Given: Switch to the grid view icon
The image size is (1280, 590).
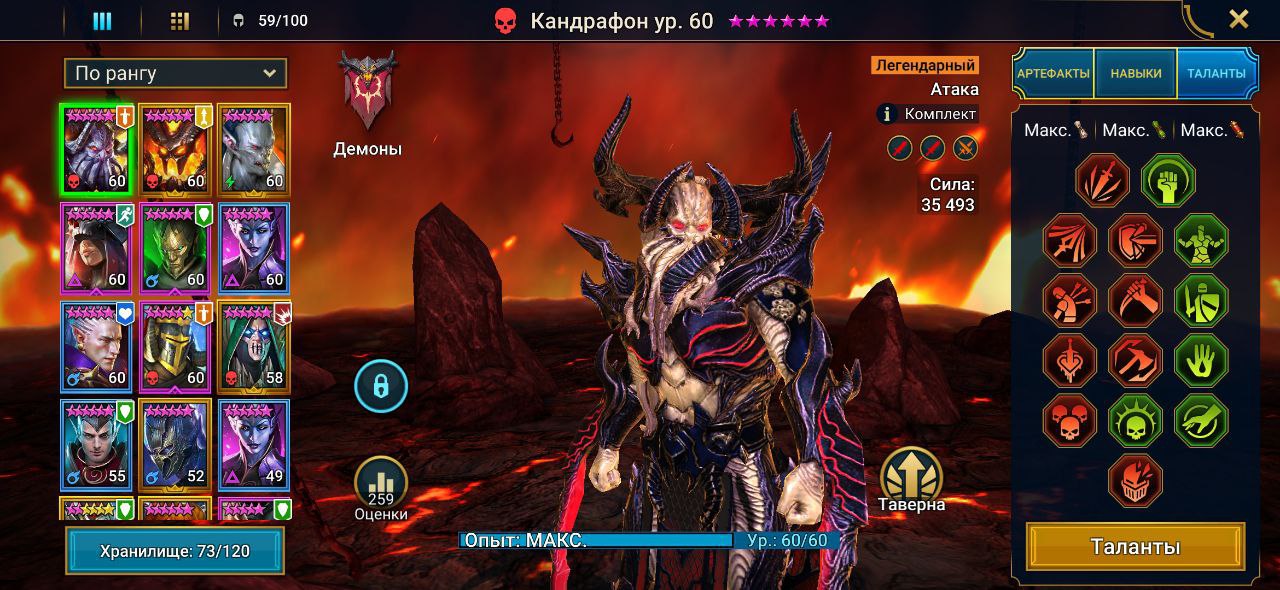Looking at the screenshot, I should (x=179, y=21).
